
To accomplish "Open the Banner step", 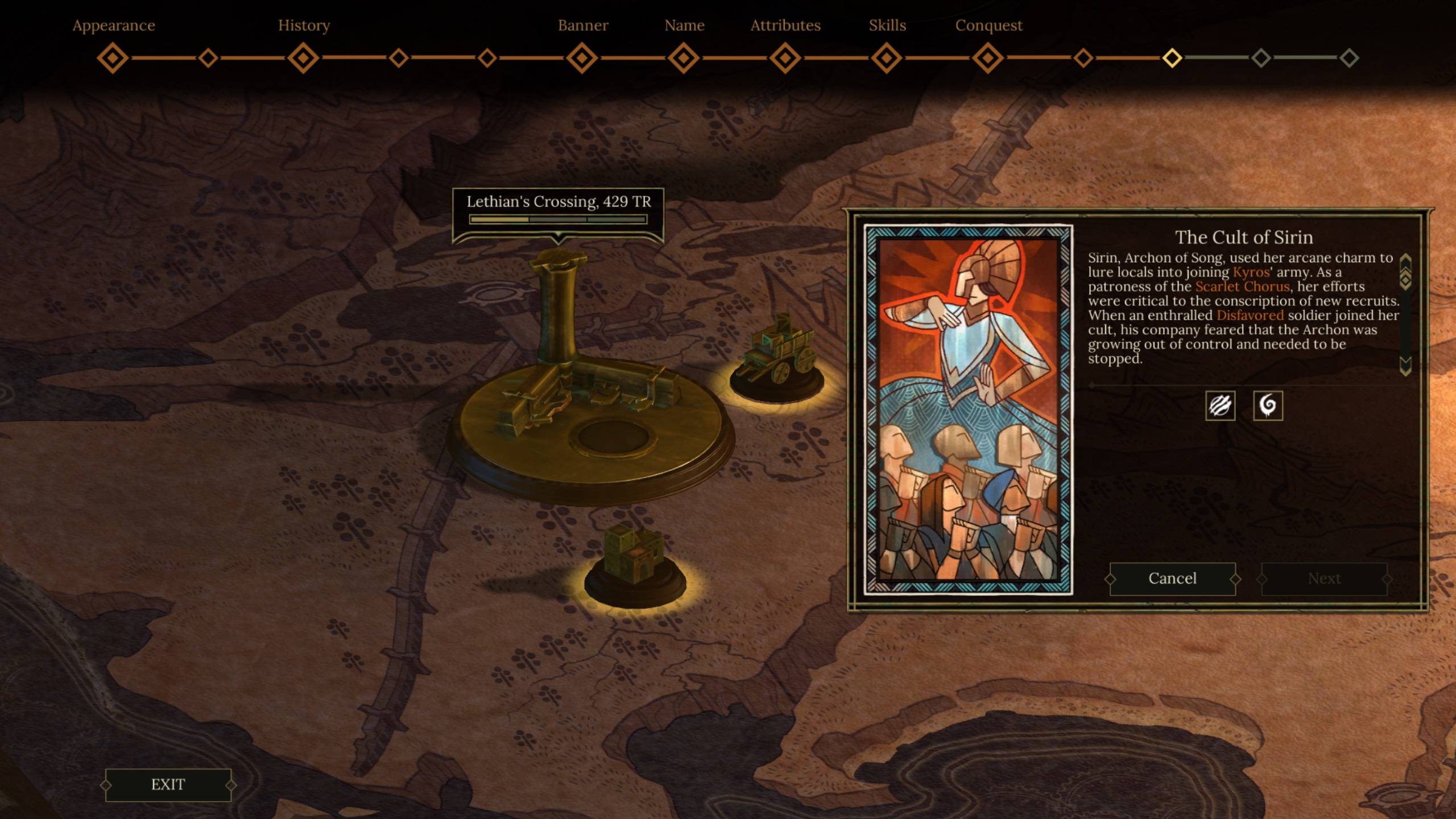I will pyautogui.click(x=582, y=58).
